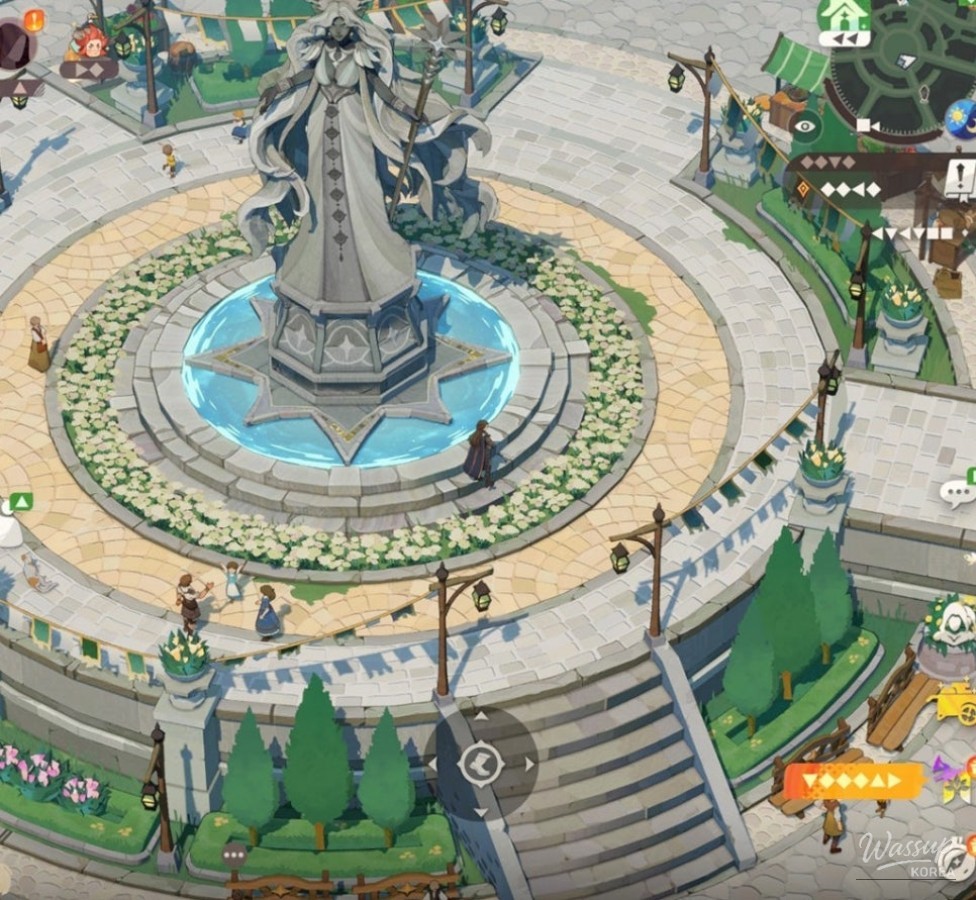The image size is (976, 900).
Task: Tap the central virtual joystick control
Action: point(481,765)
